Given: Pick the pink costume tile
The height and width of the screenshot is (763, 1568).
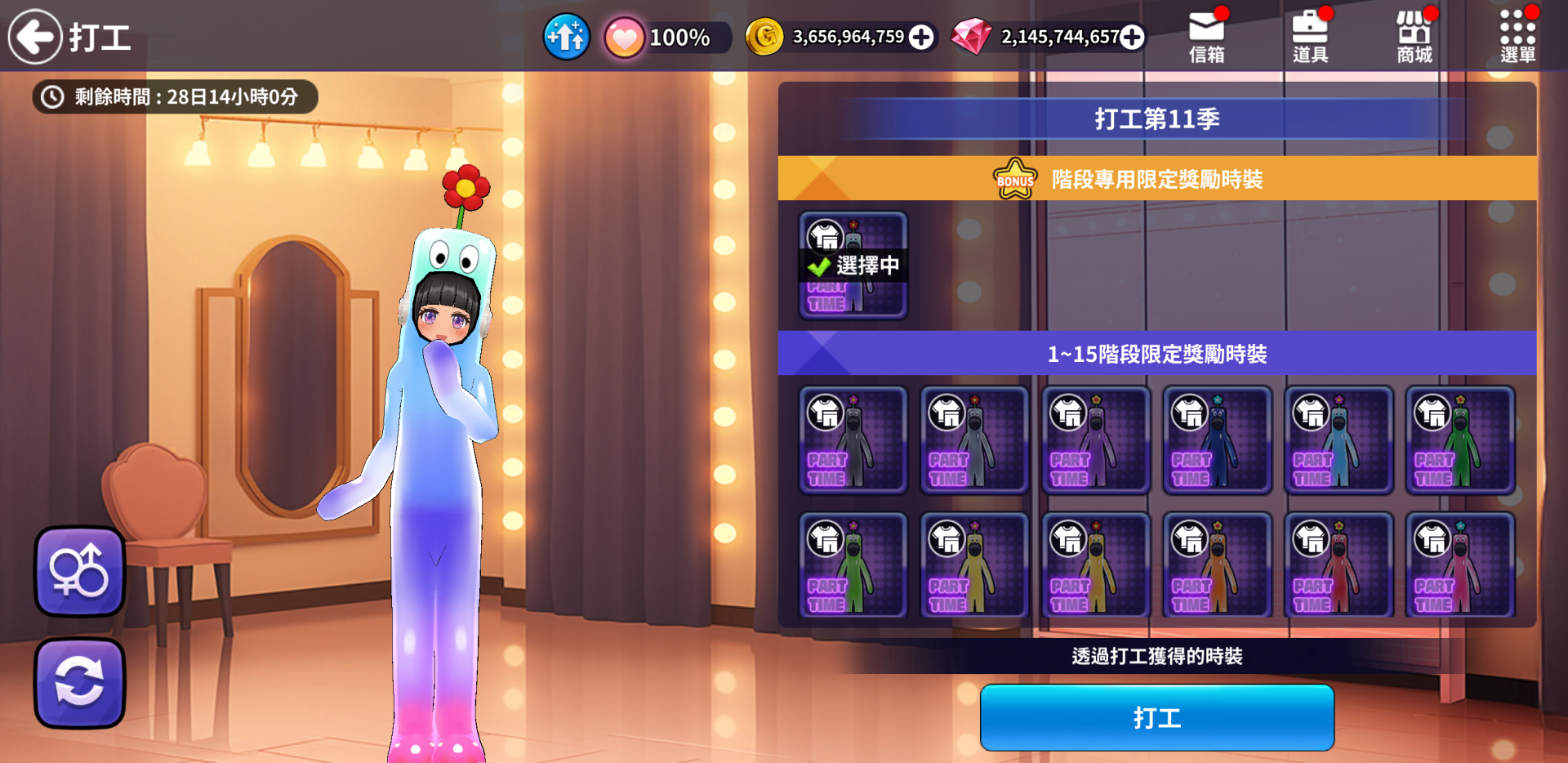Looking at the screenshot, I should [1459, 566].
